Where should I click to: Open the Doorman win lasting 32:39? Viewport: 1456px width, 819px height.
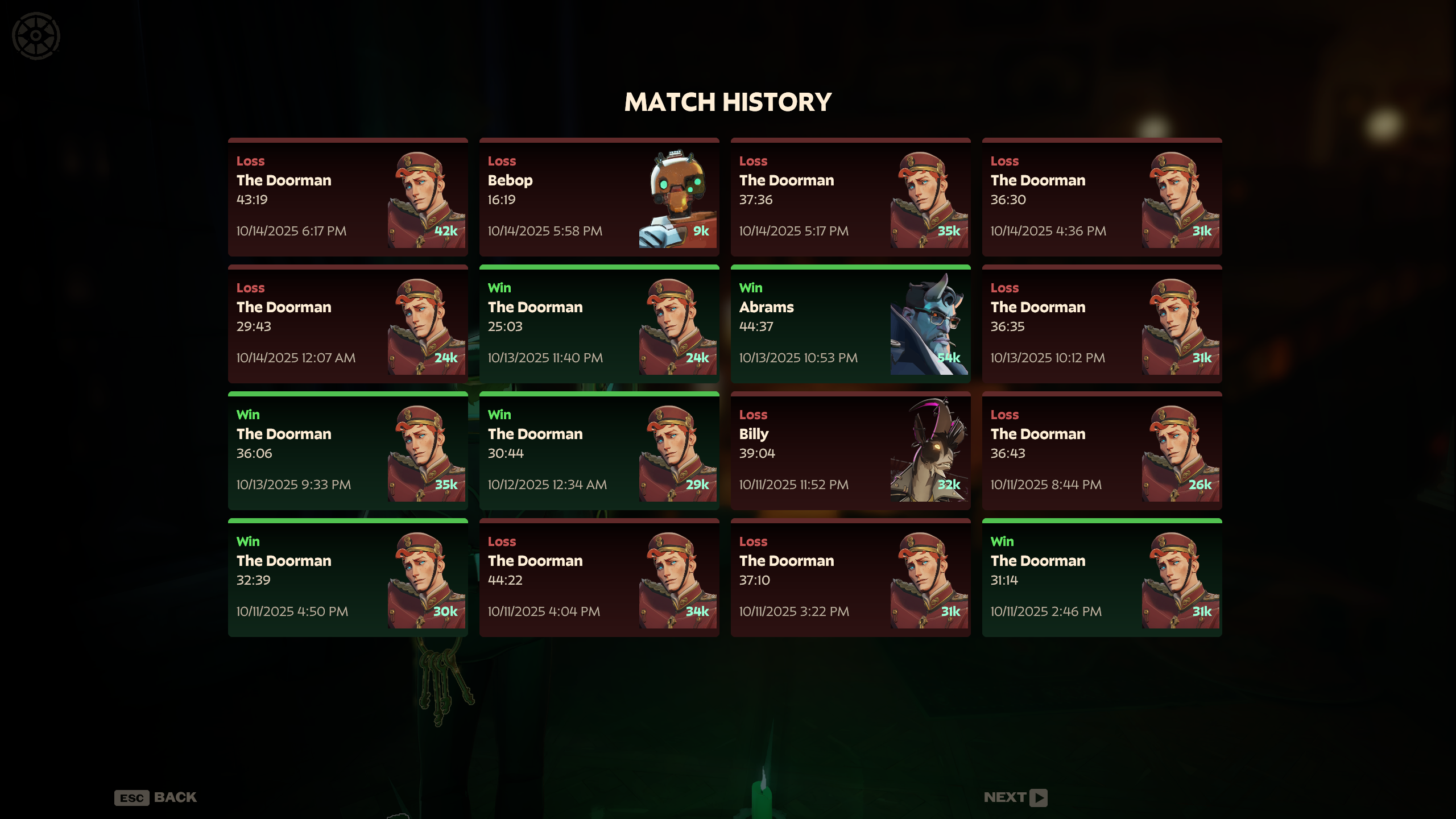348,578
